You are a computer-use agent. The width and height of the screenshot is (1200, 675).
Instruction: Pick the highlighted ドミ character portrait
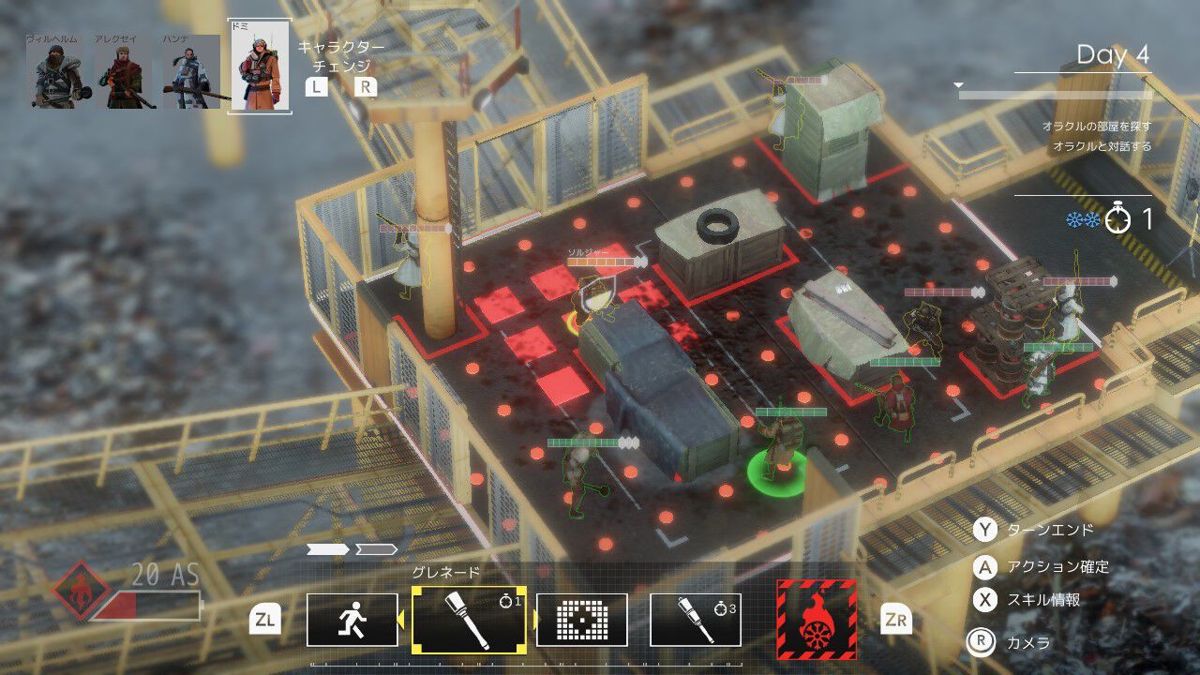click(260, 67)
